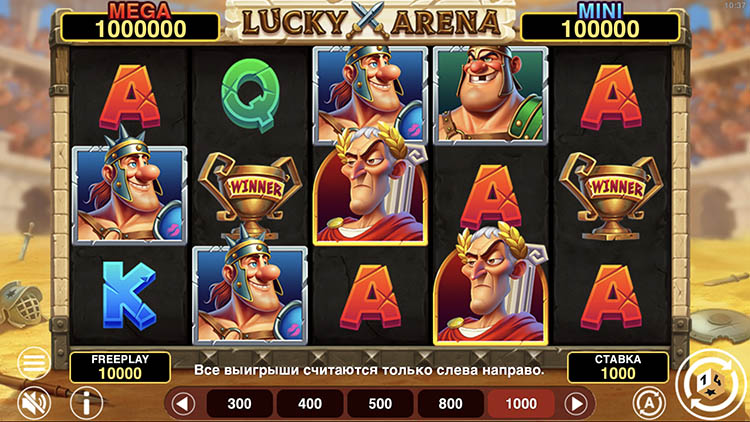The image size is (750, 422).
Task: Choose the 500 bet value
Action: [380, 404]
